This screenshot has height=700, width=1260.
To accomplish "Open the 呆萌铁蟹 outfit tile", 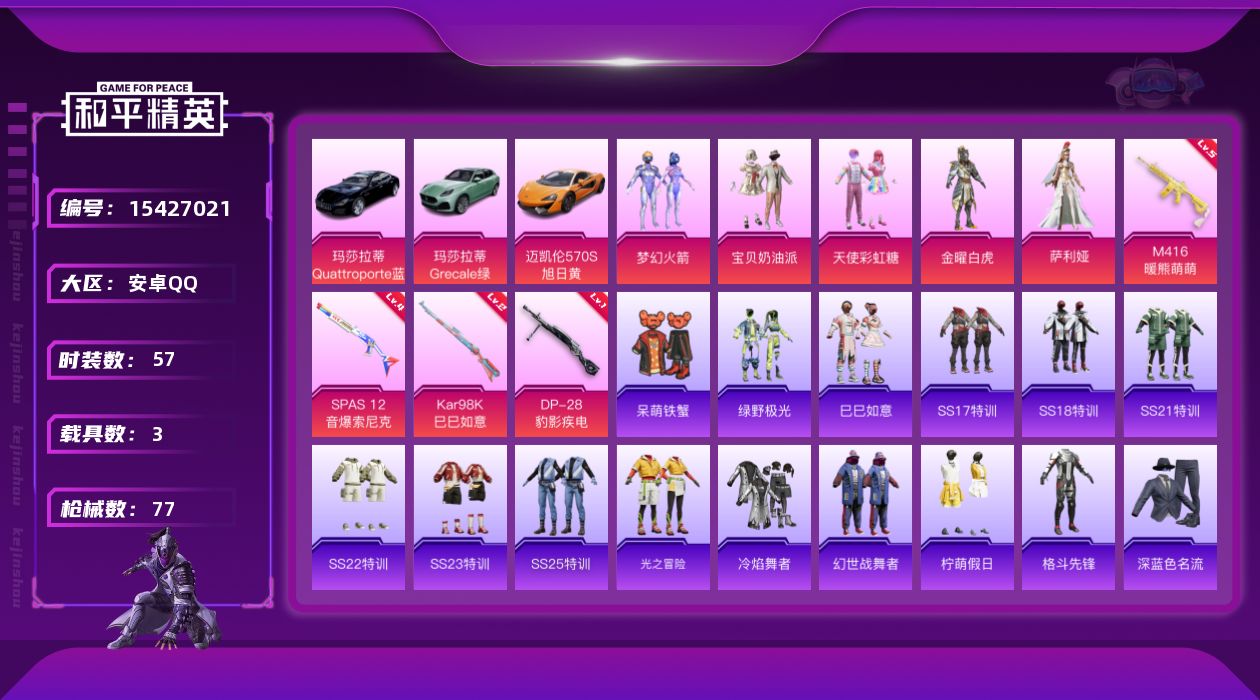I will 663,364.
